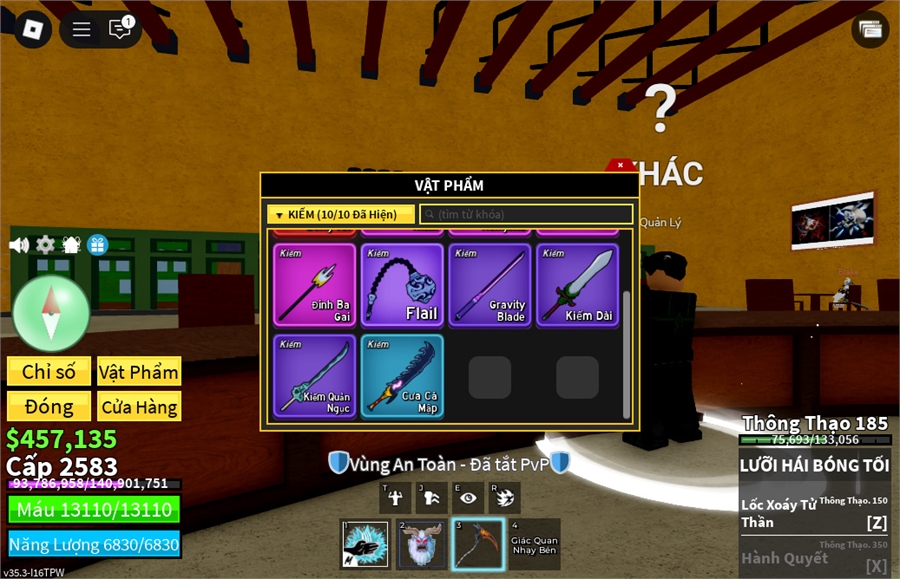The height and width of the screenshot is (579, 900).
Task: Open the Chỉ số stats menu
Action: tap(49, 372)
